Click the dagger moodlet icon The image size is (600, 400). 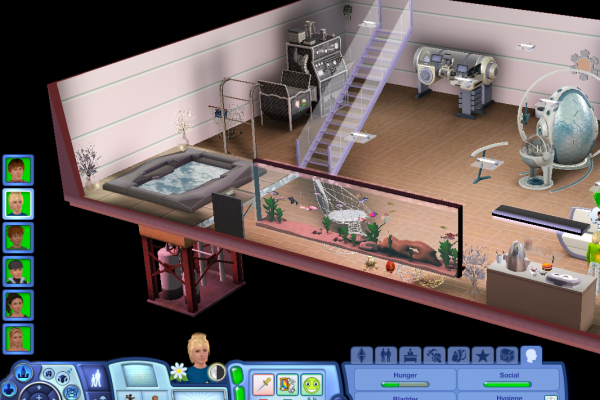click(264, 384)
